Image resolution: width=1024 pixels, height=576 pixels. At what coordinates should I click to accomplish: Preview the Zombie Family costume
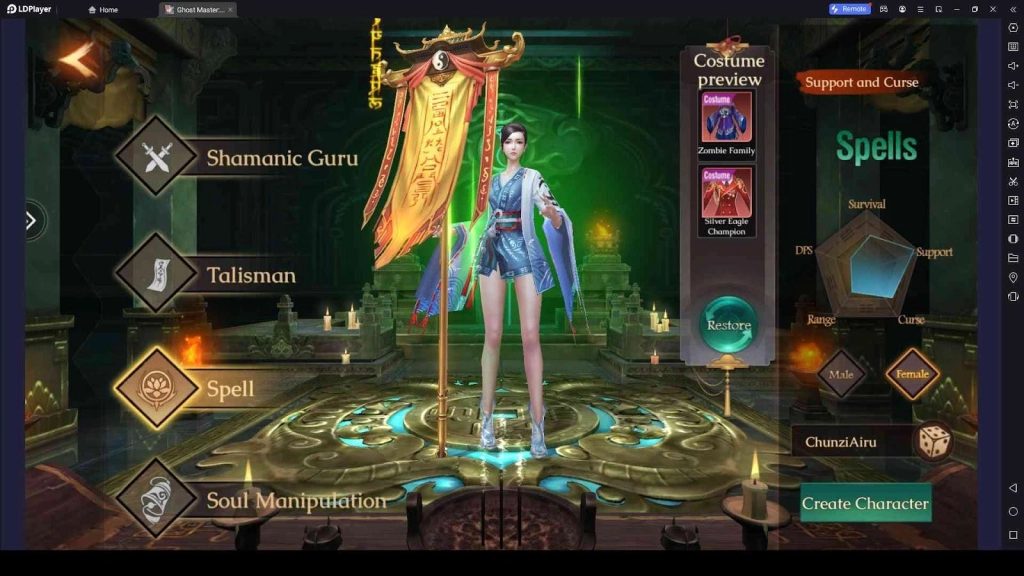pyautogui.click(x=726, y=120)
